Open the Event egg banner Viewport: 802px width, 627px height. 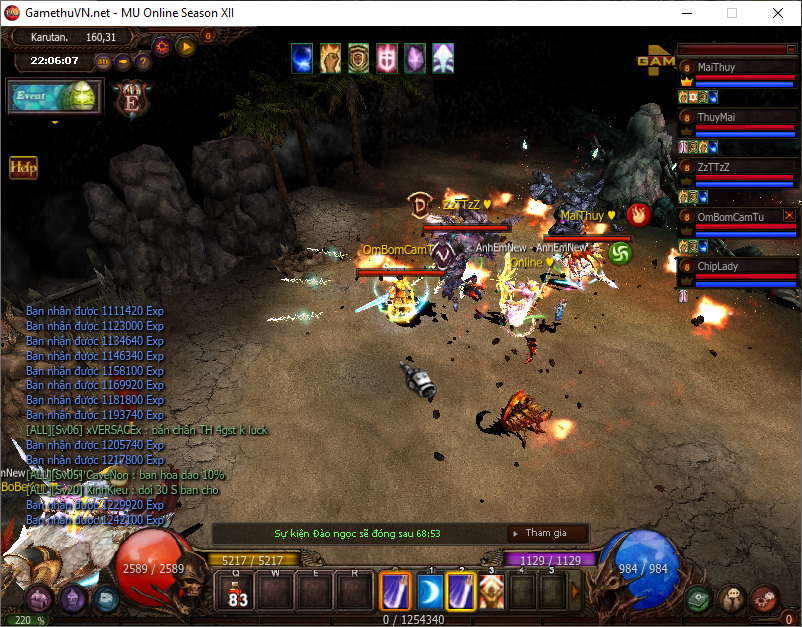tap(55, 97)
